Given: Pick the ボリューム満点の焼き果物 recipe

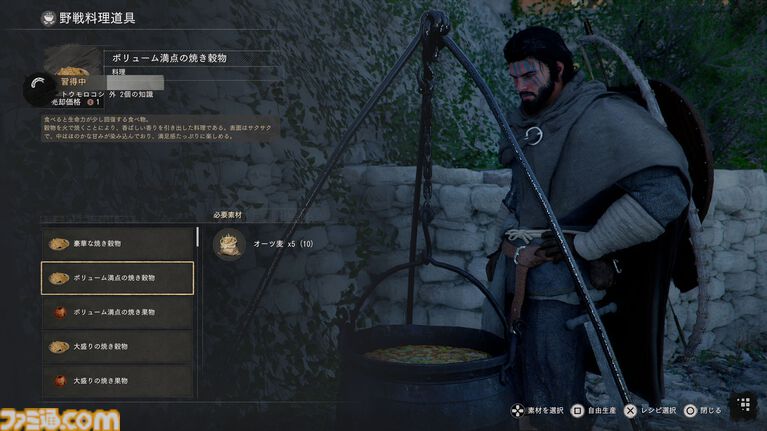Looking at the screenshot, I should tap(118, 312).
